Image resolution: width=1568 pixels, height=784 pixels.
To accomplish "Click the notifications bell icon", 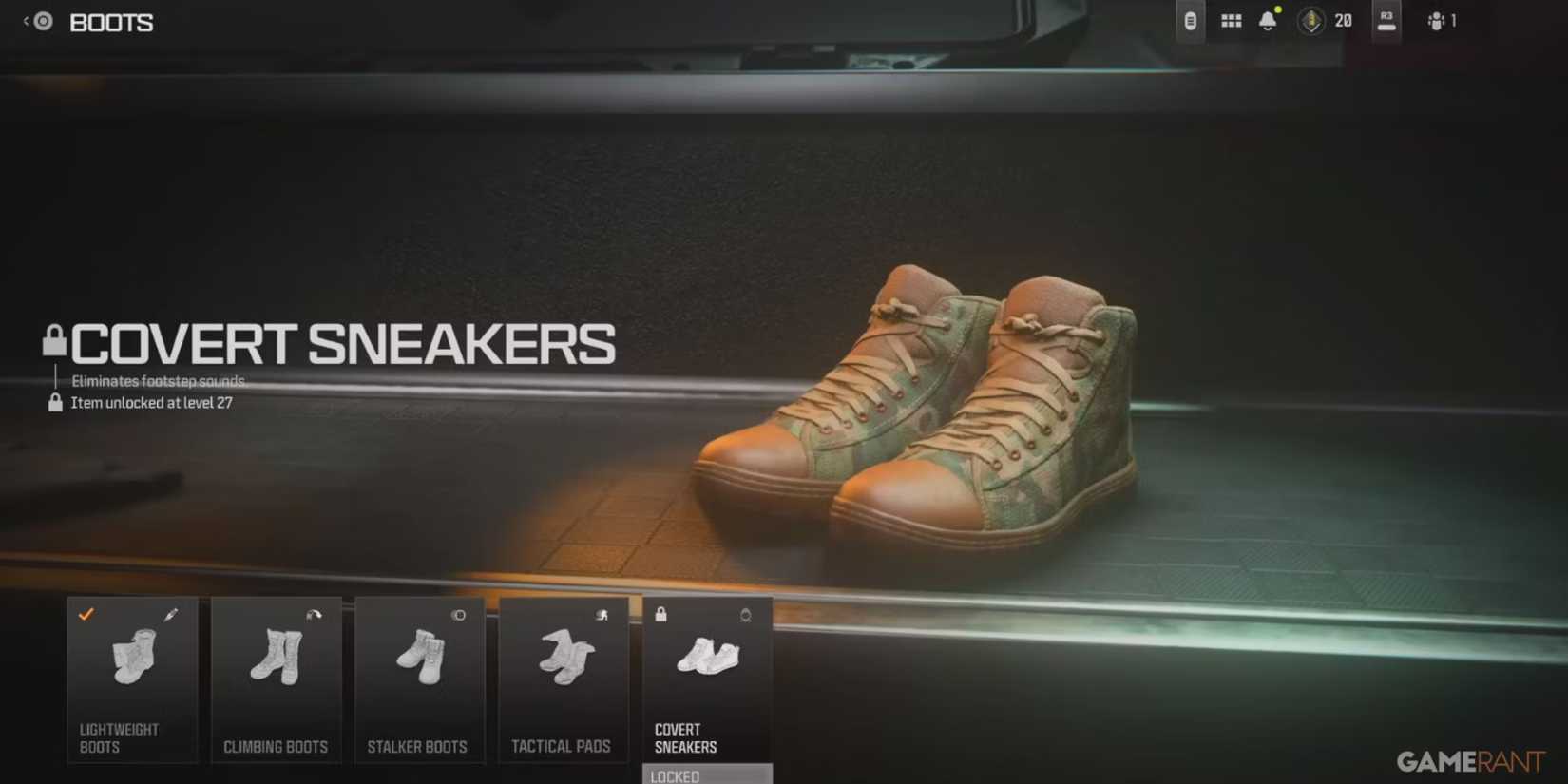I will tap(1267, 20).
